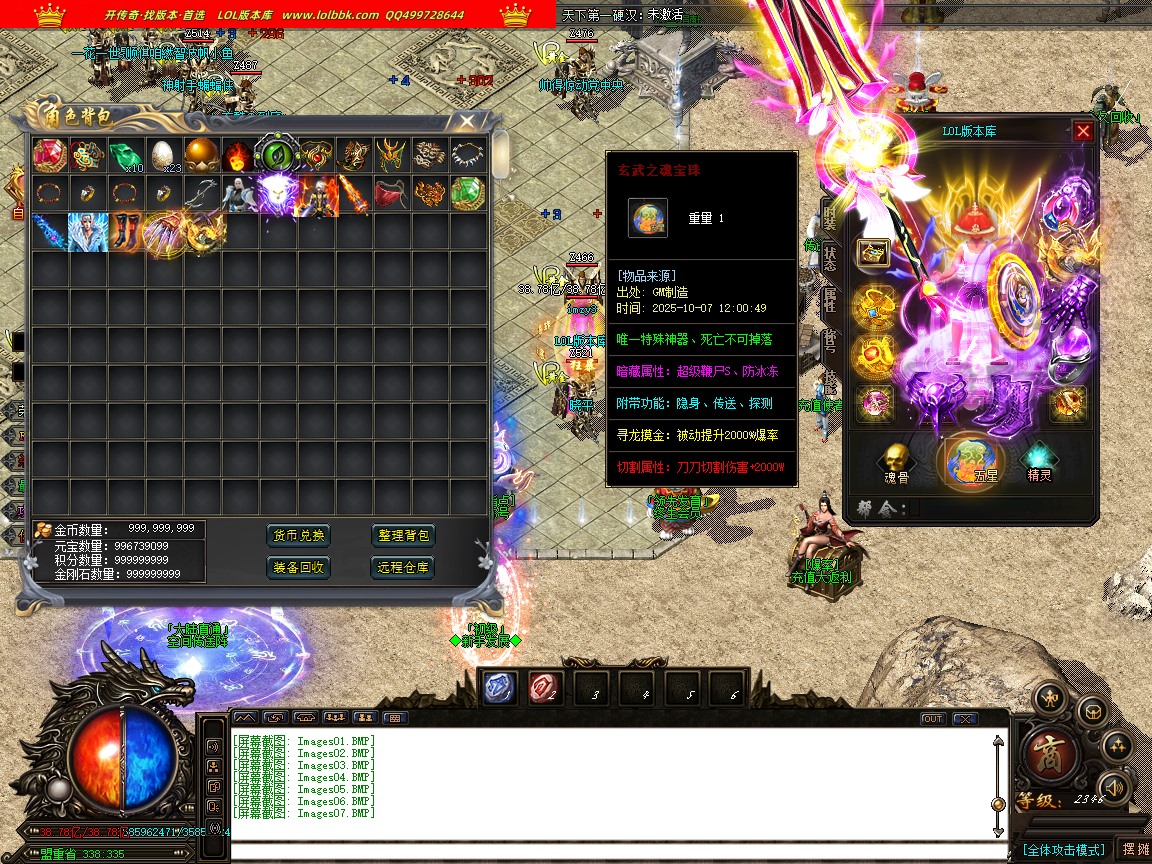
Task: Click the chat input field
Action: (x=610, y=852)
